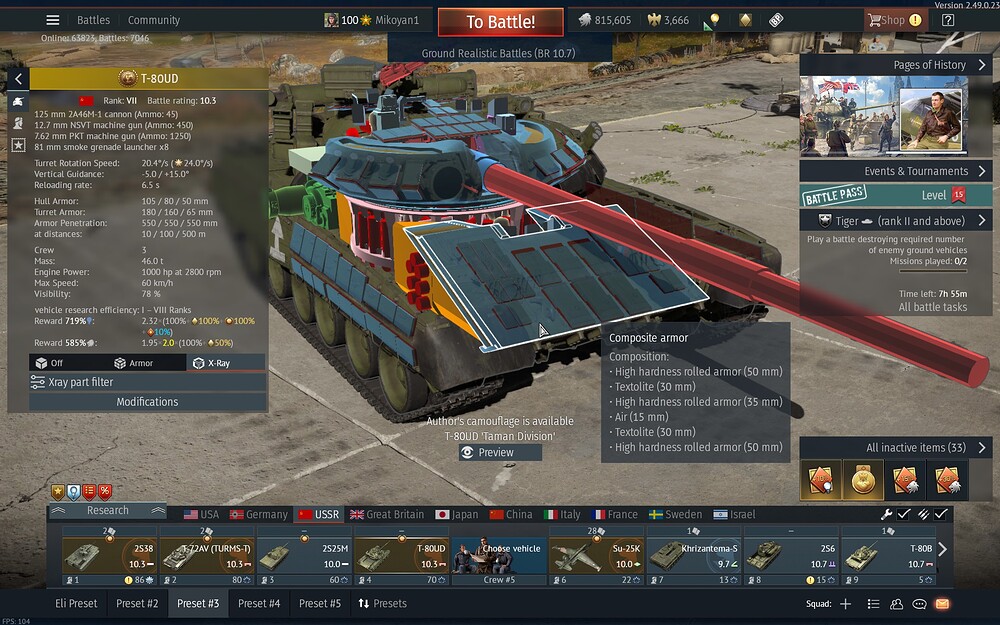The image size is (1000, 625).
Task: Open T-80UD Modifications
Action: click(x=147, y=402)
